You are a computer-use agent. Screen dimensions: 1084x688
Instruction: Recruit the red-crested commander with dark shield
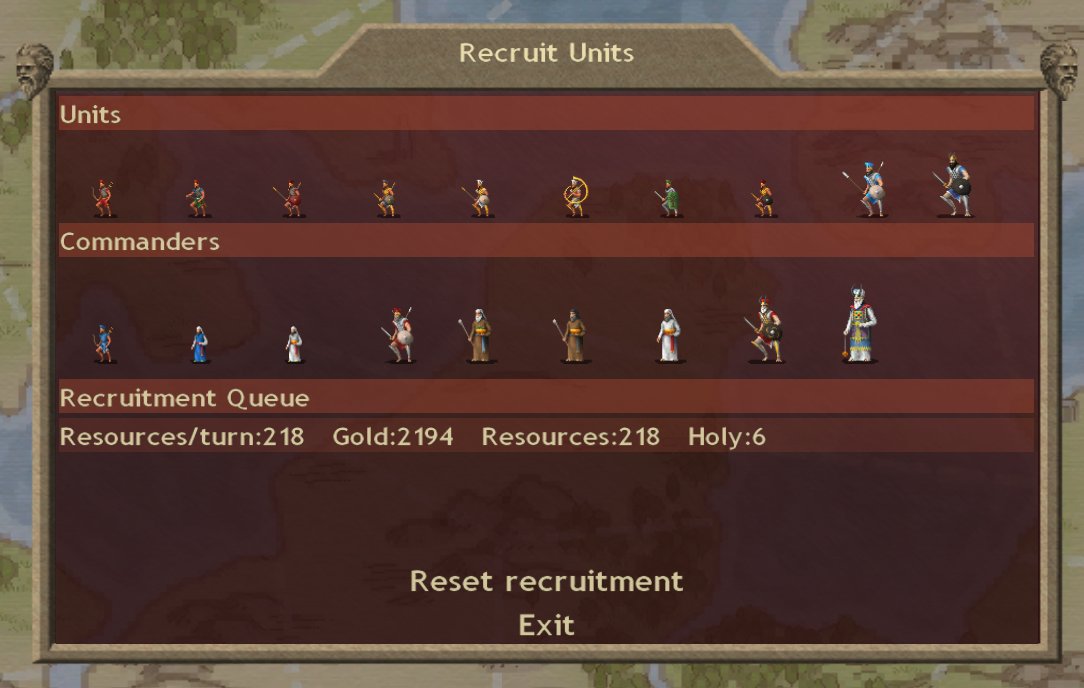pyautogui.click(x=764, y=331)
